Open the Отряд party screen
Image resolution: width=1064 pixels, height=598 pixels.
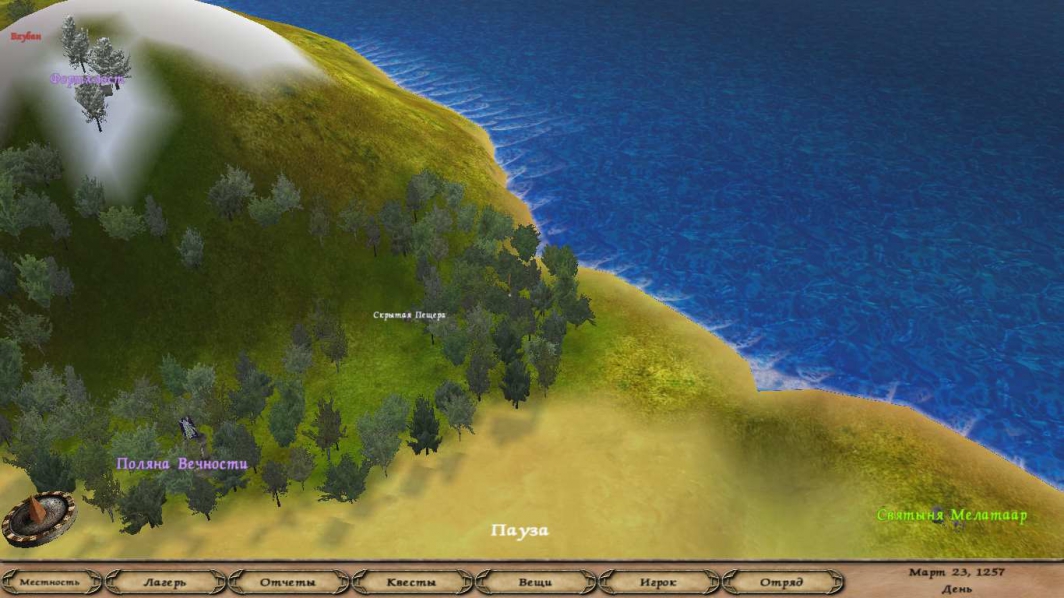click(x=781, y=582)
